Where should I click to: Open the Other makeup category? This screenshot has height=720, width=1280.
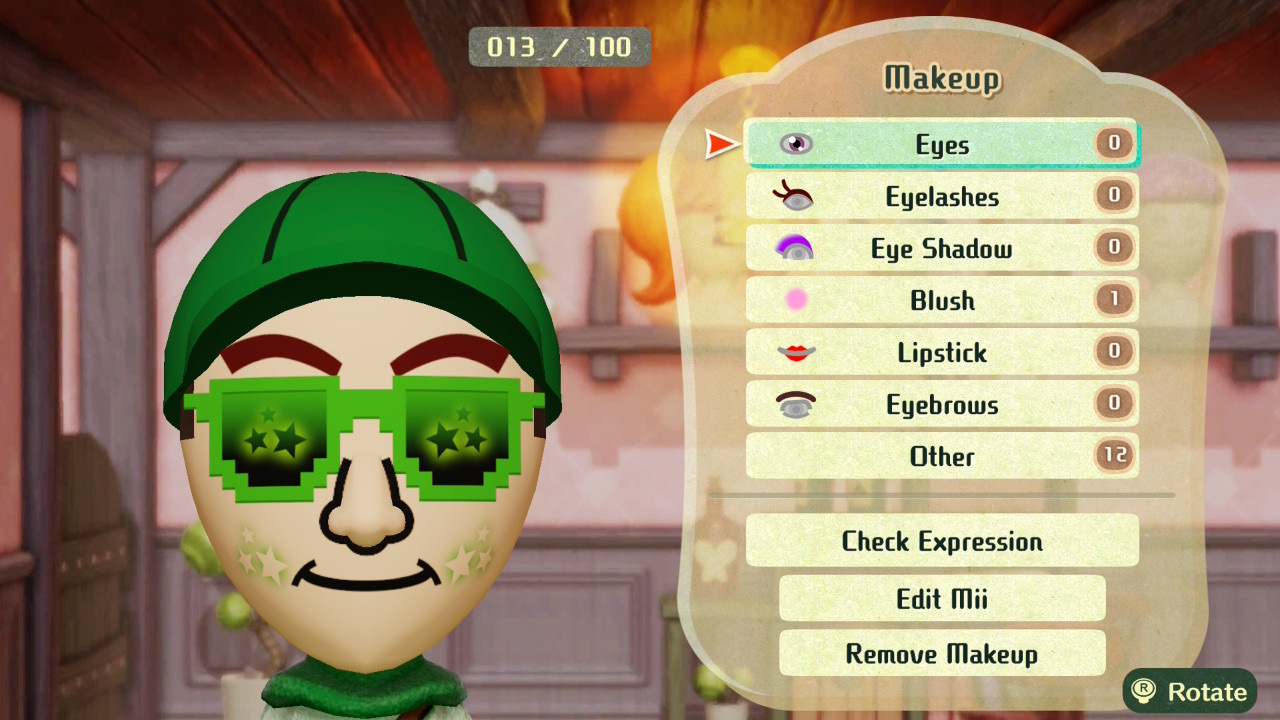point(941,457)
